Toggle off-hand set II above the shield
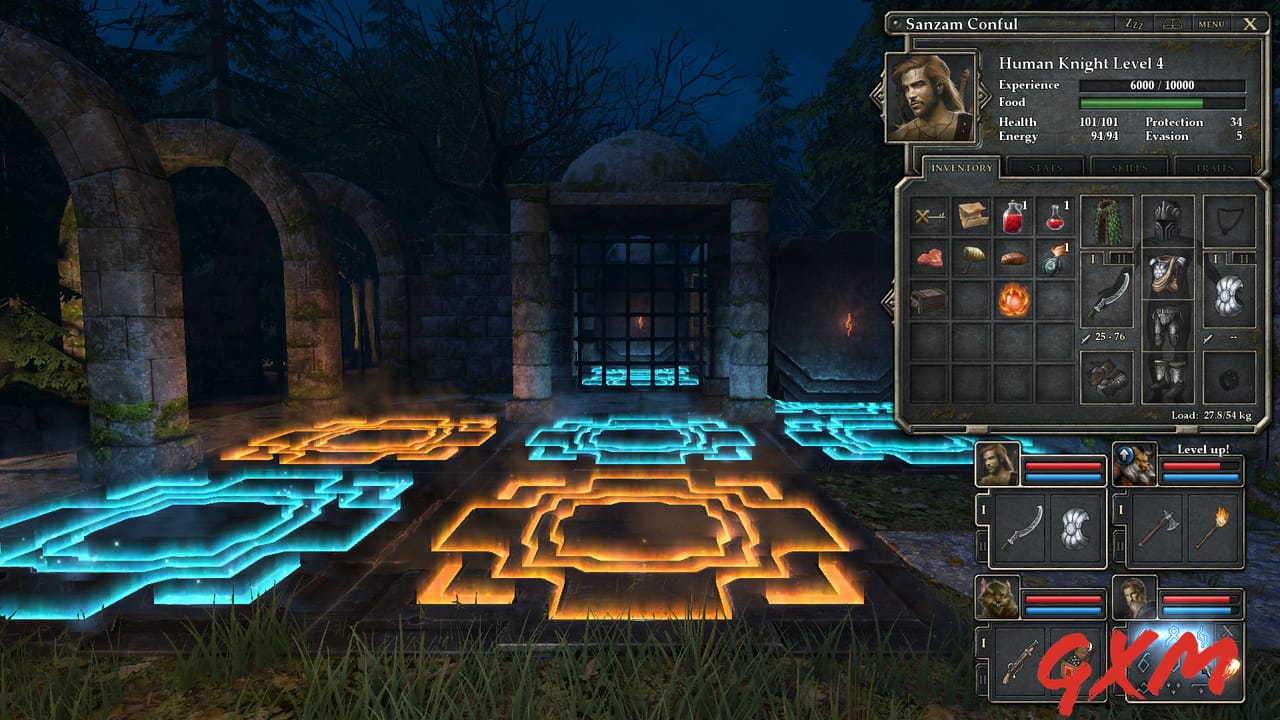This screenshot has height=720, width=1280. click(x=1243, y=258)
